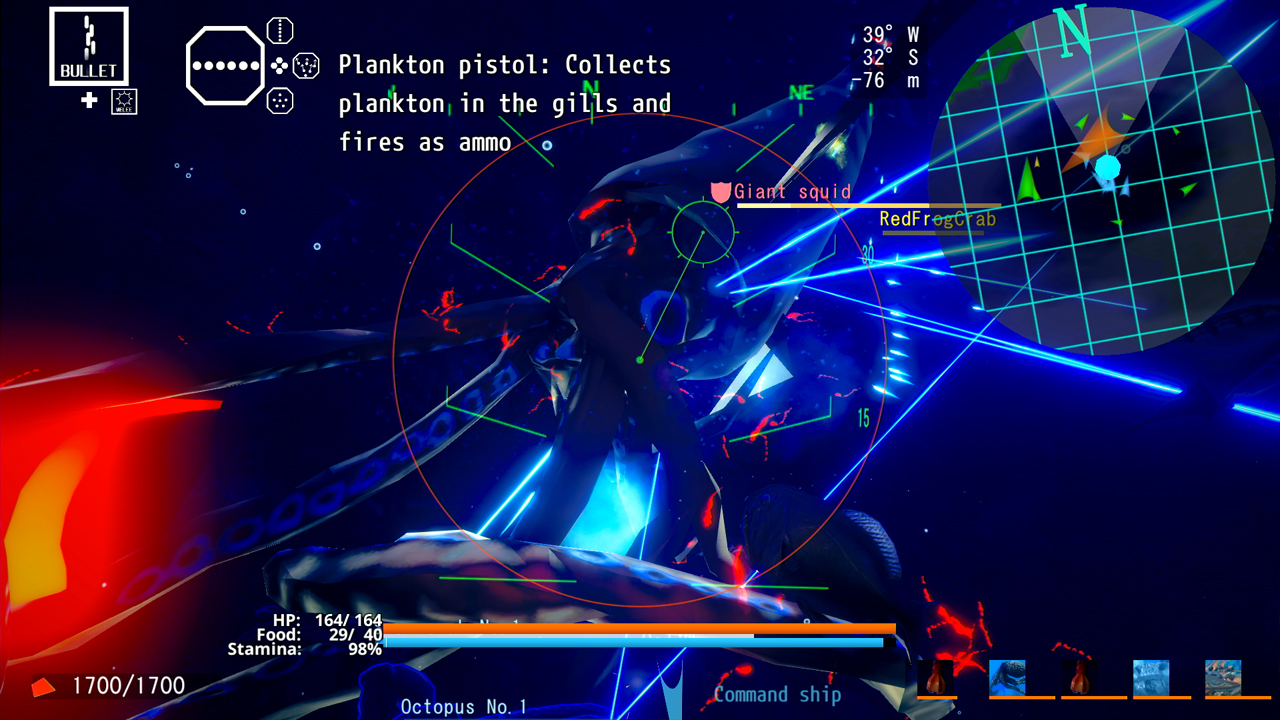Select the vertical-dots octagon ammo icon
Image resolution: width=1280 pixels, height=720 pixels.
click(x=280, y=31)
